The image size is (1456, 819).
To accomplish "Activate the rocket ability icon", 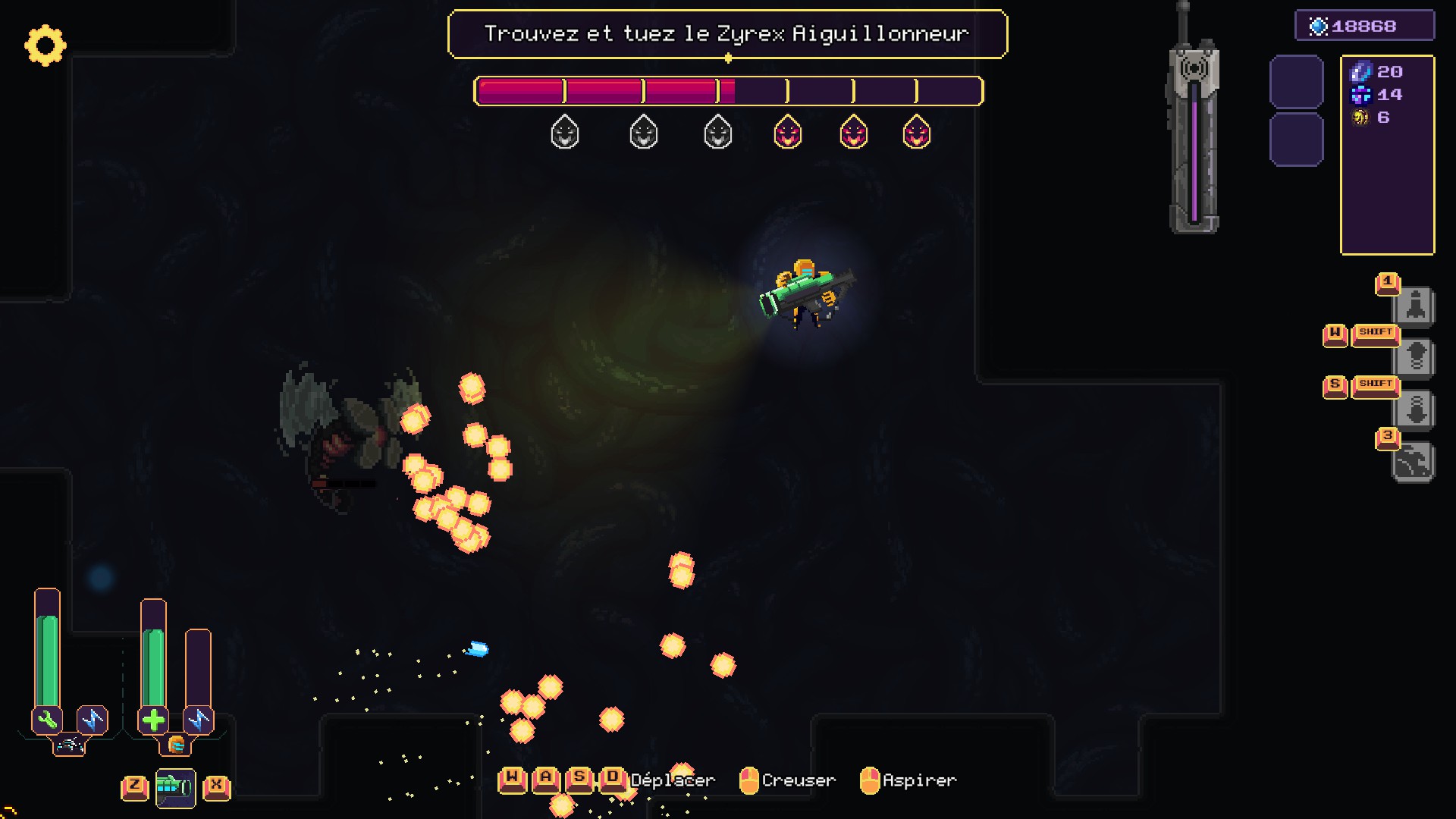I will click(x=1415, y=306).
